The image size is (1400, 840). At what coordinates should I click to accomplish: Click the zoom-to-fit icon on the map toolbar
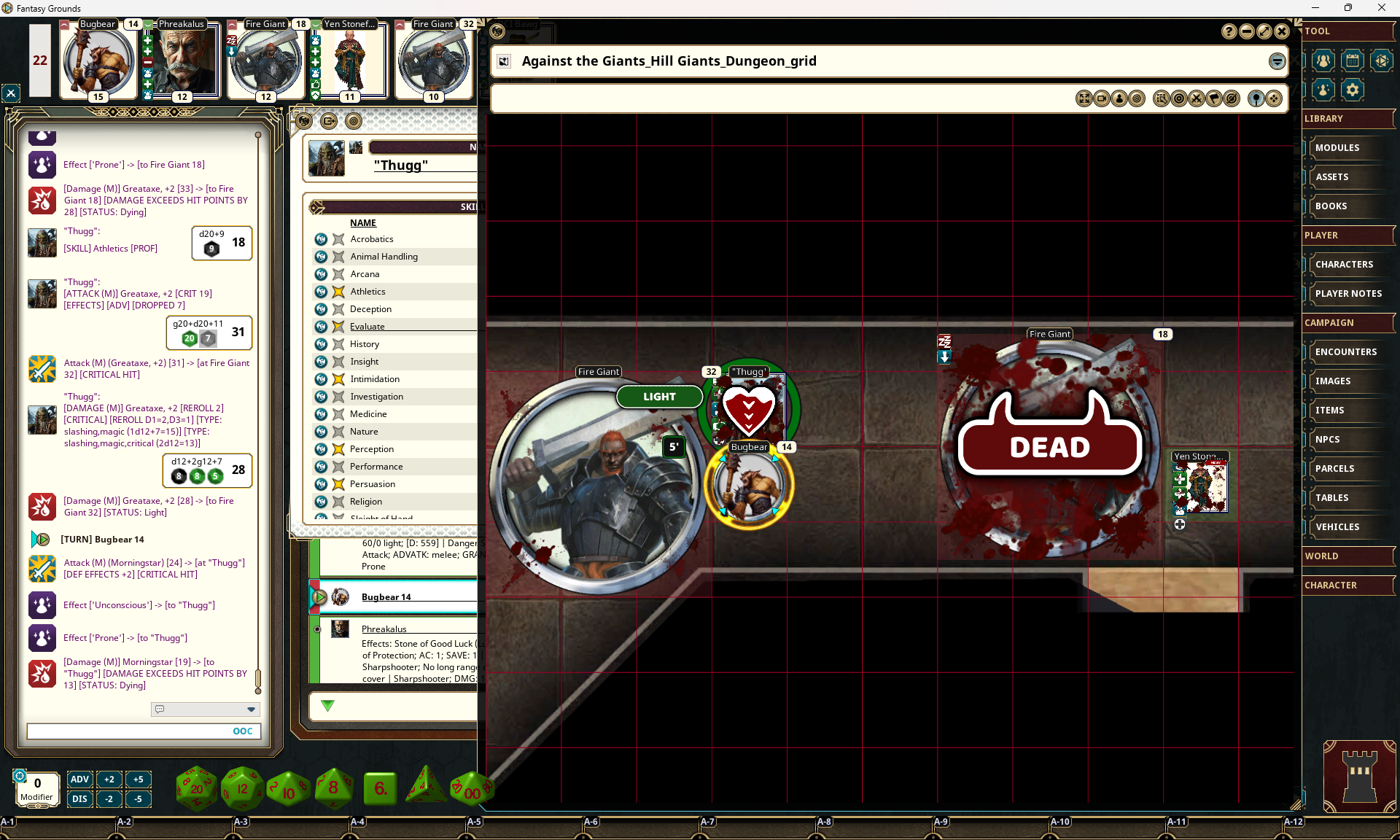1084,98
